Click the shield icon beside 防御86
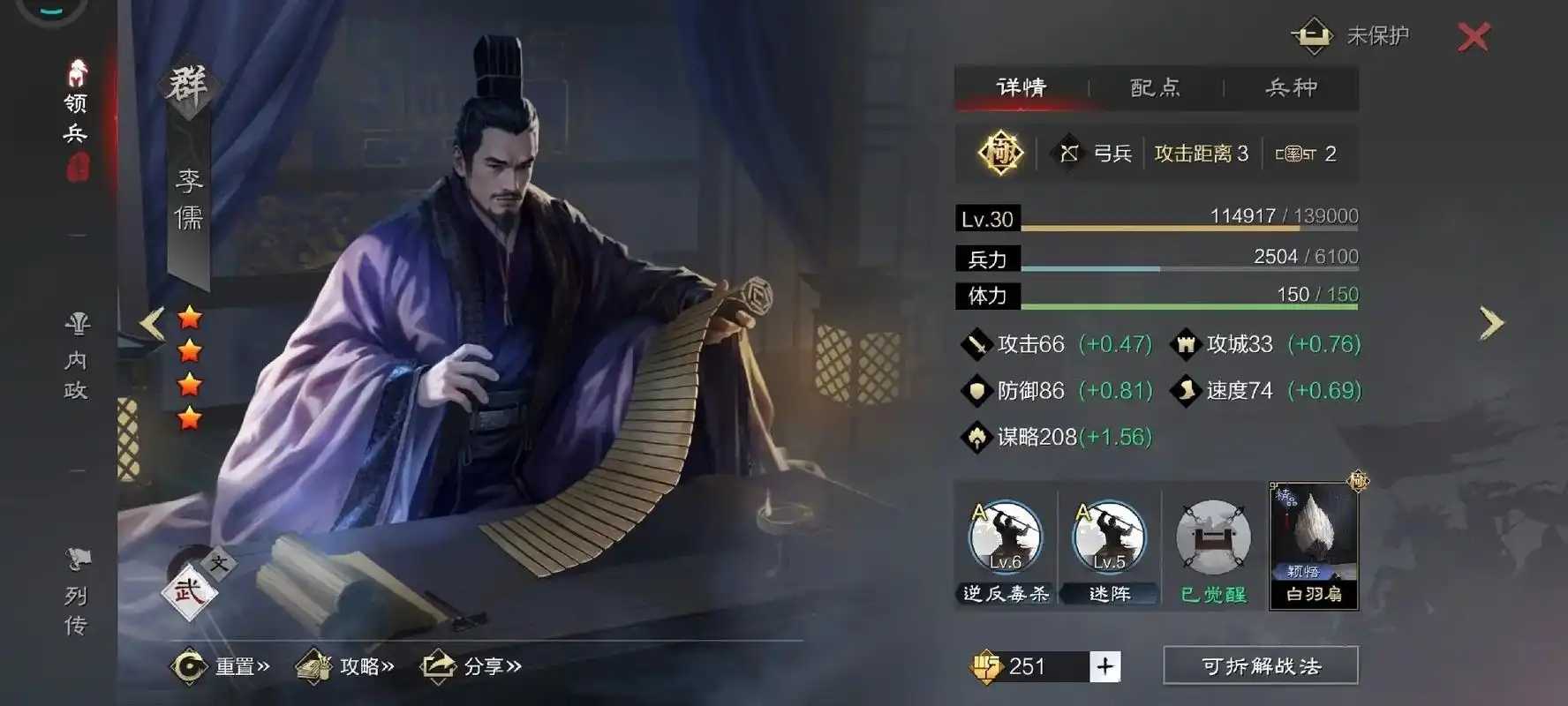 (x=976, y=391)
